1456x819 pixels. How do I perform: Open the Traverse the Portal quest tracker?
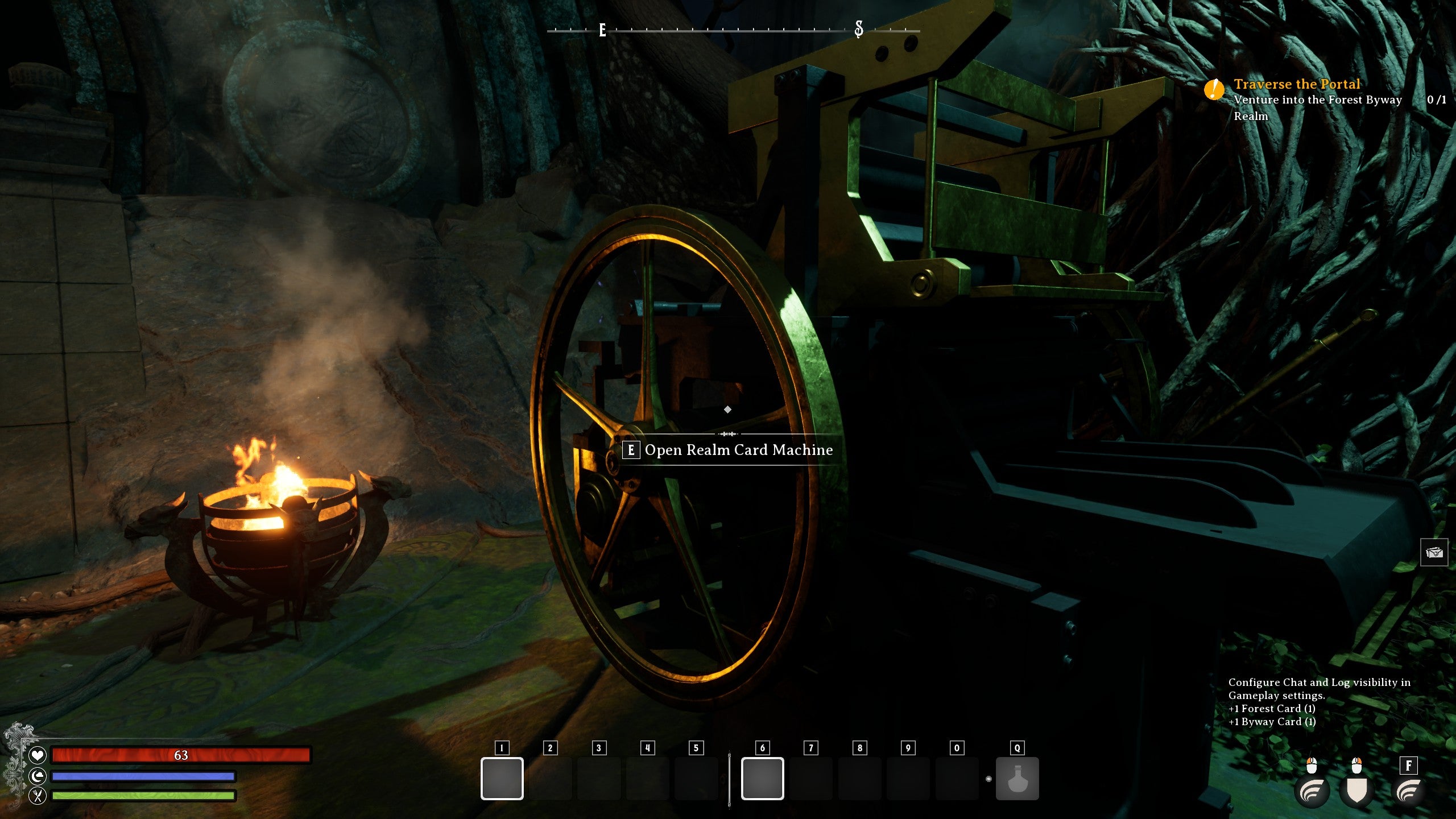pos(1296,85)
